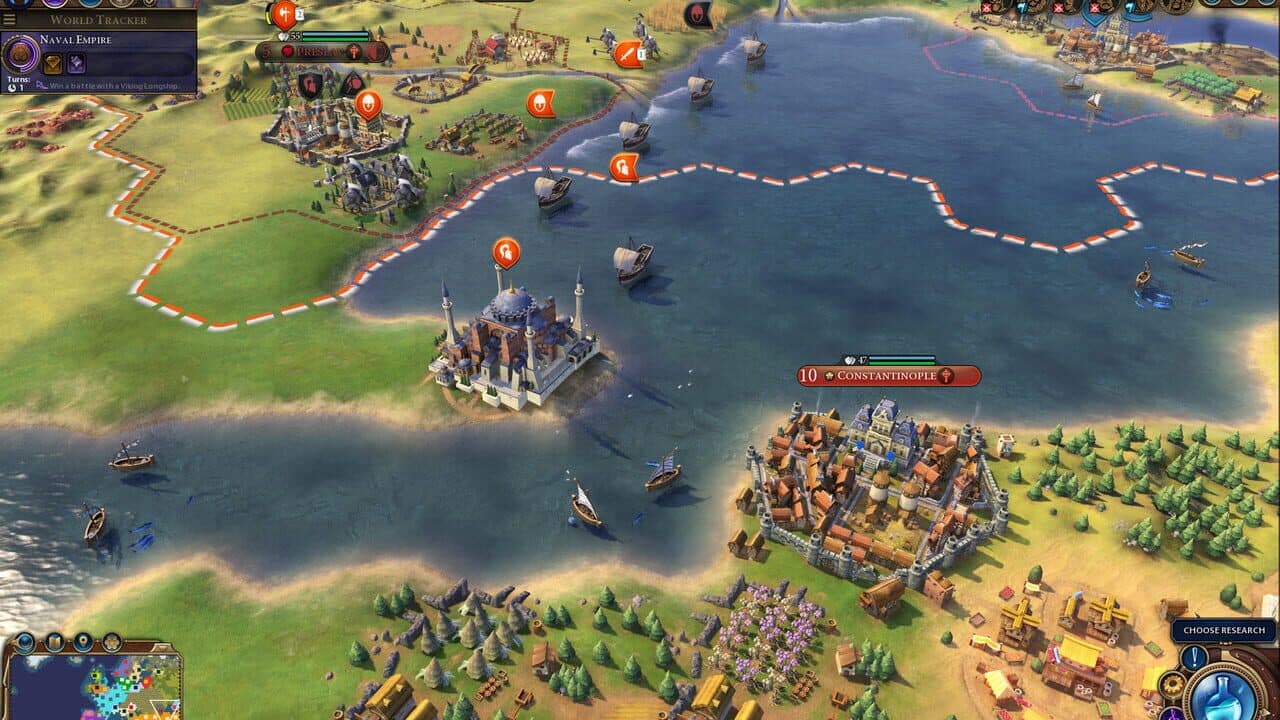Screen dimensions: 1280x720
Task: Click the Choose Research button
Action: [1224, 630]
